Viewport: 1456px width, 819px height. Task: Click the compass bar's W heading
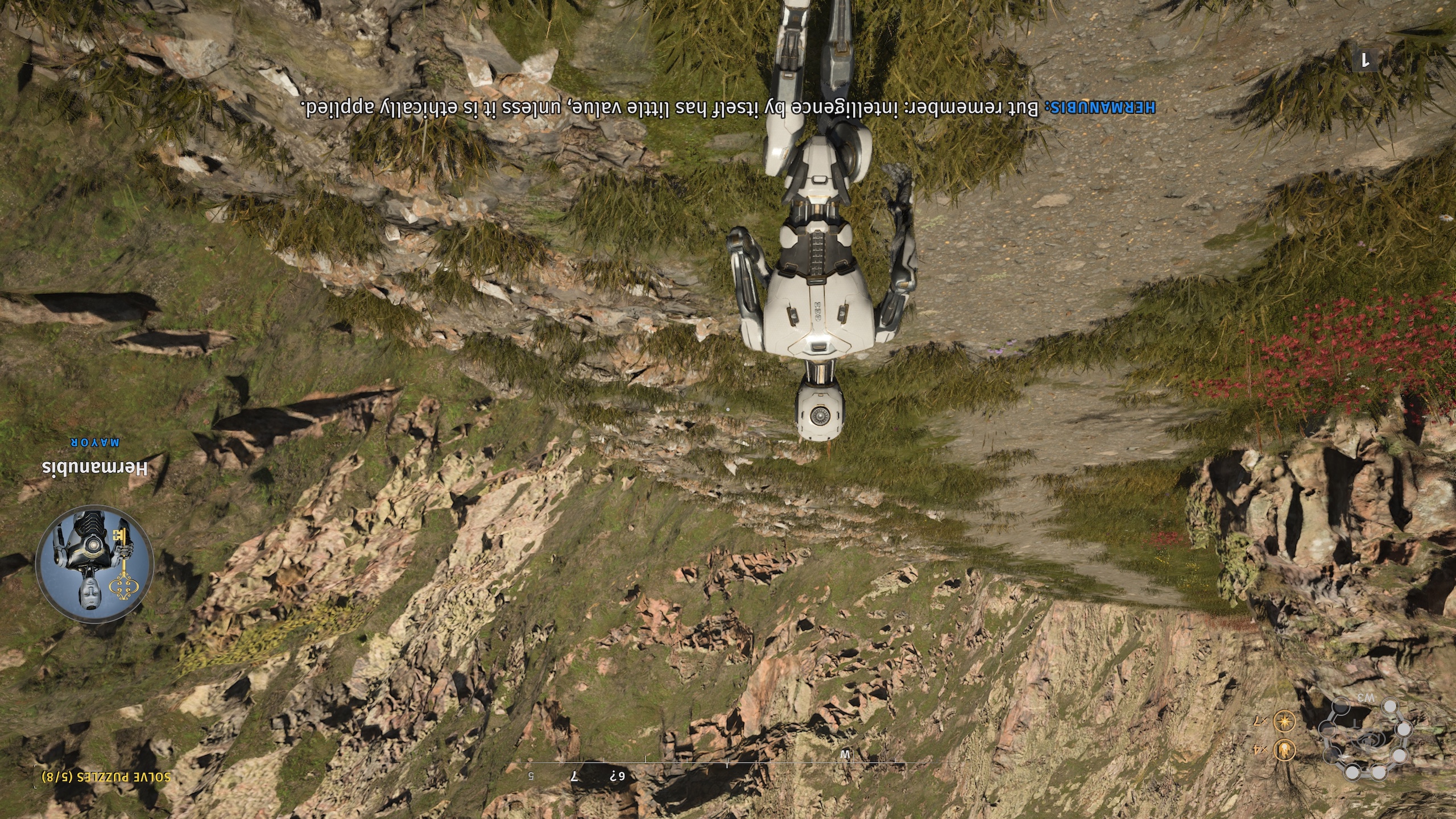coord(844,755)
